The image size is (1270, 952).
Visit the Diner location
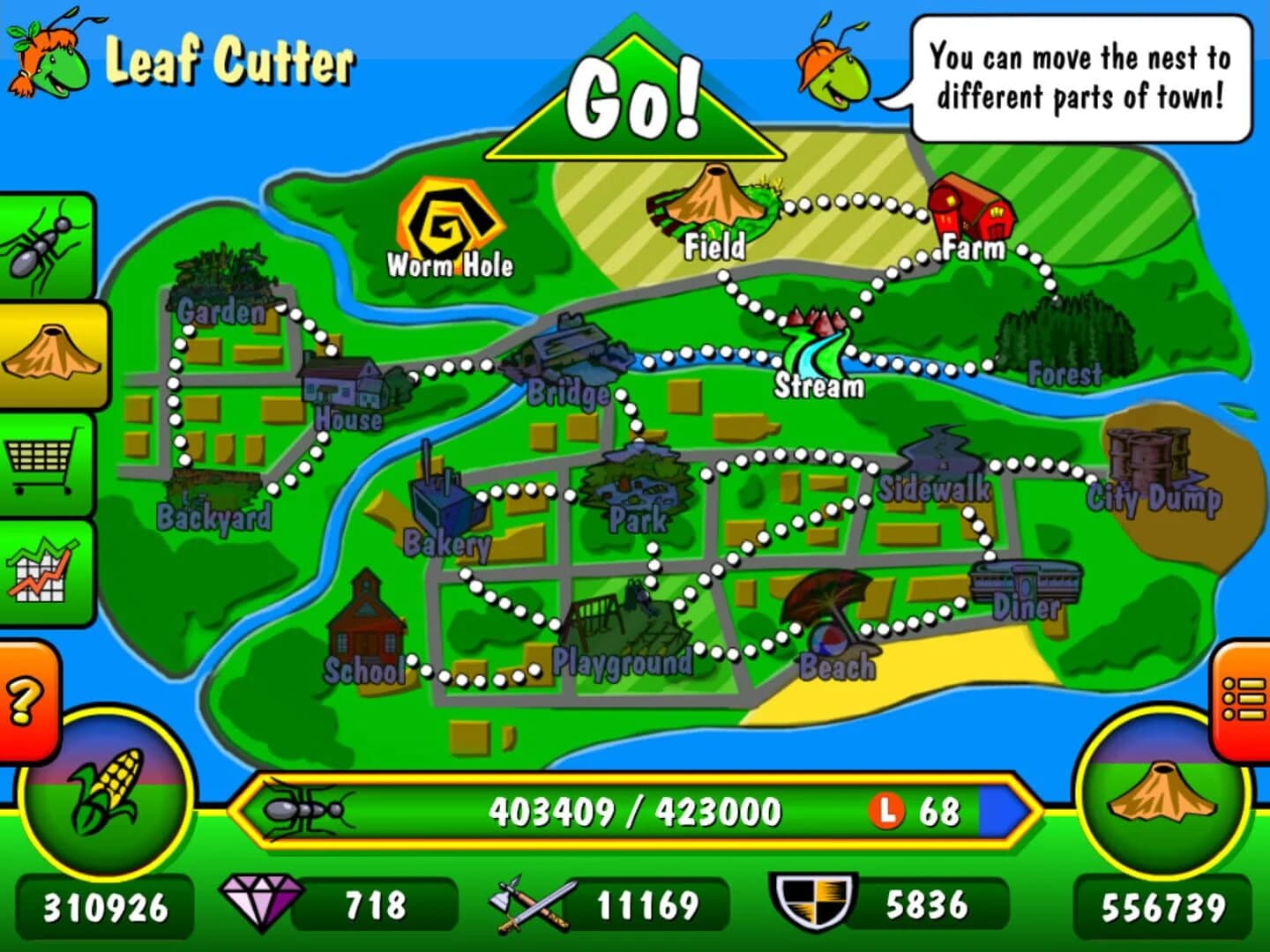[x=1027, y=586]
